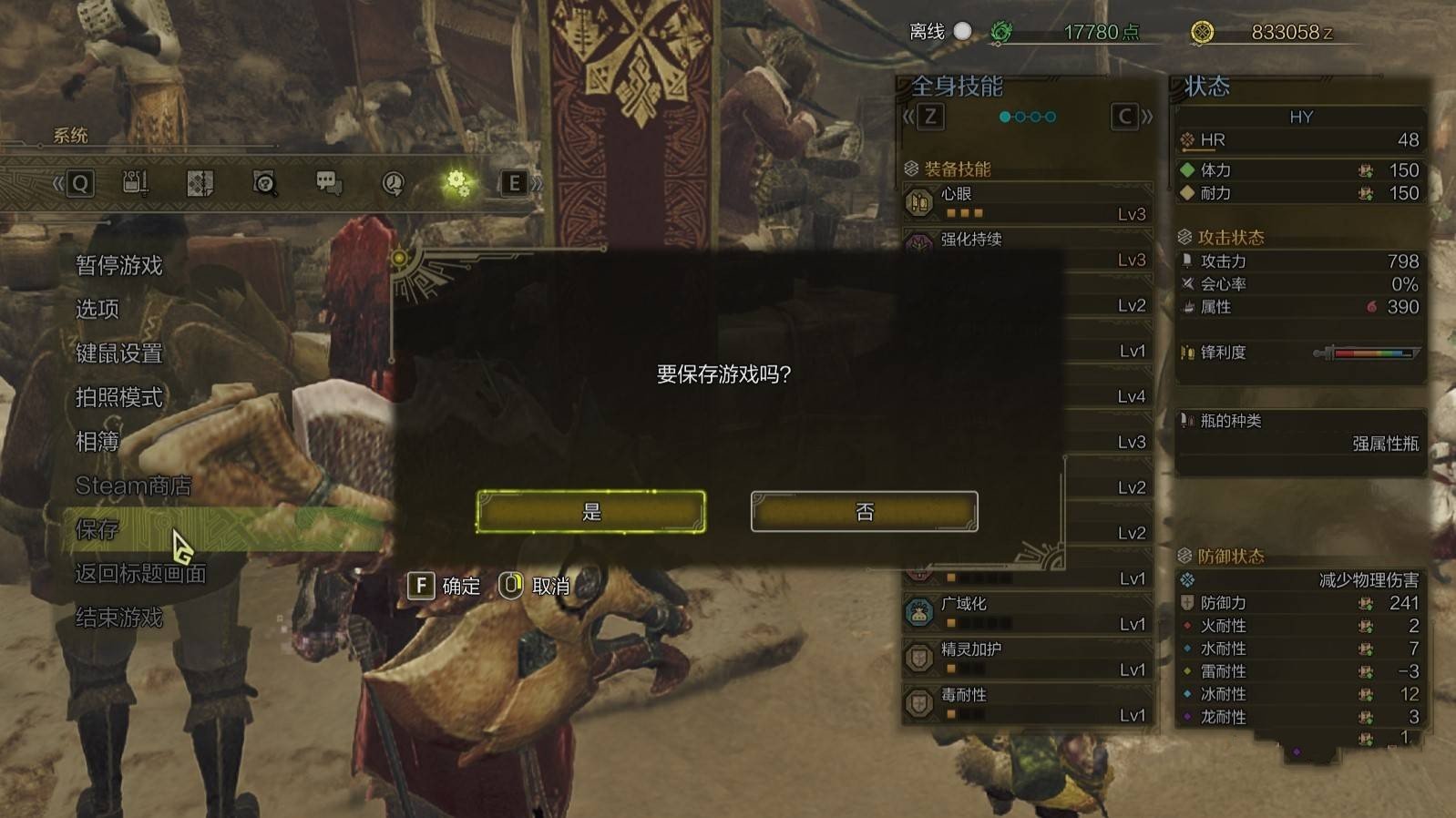Image resolution: width=1456 pixels, height=818 pixels.
Task: Open the patterned document tab icon
Action: (x=200, y=183)
